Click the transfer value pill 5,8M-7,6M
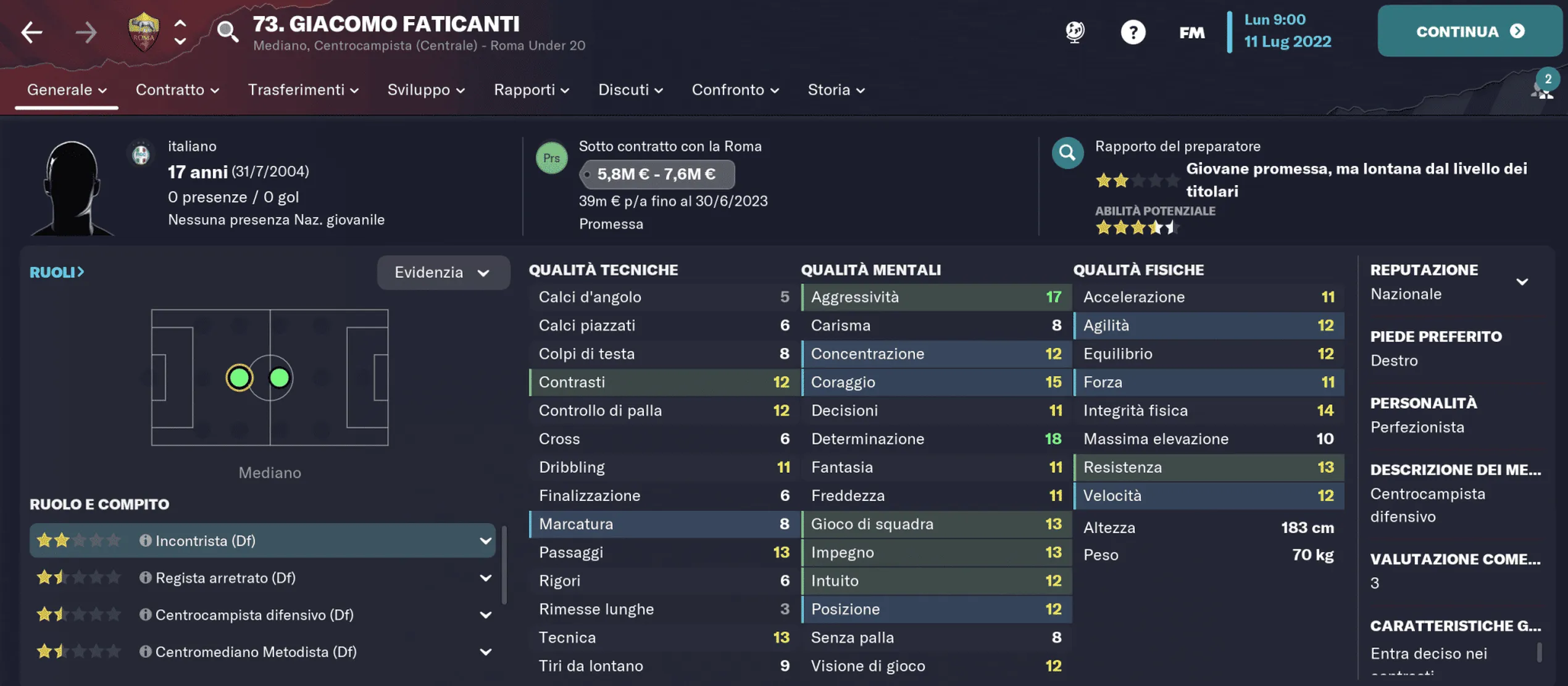Viewport: 1568px width, 686px height. 656,174
